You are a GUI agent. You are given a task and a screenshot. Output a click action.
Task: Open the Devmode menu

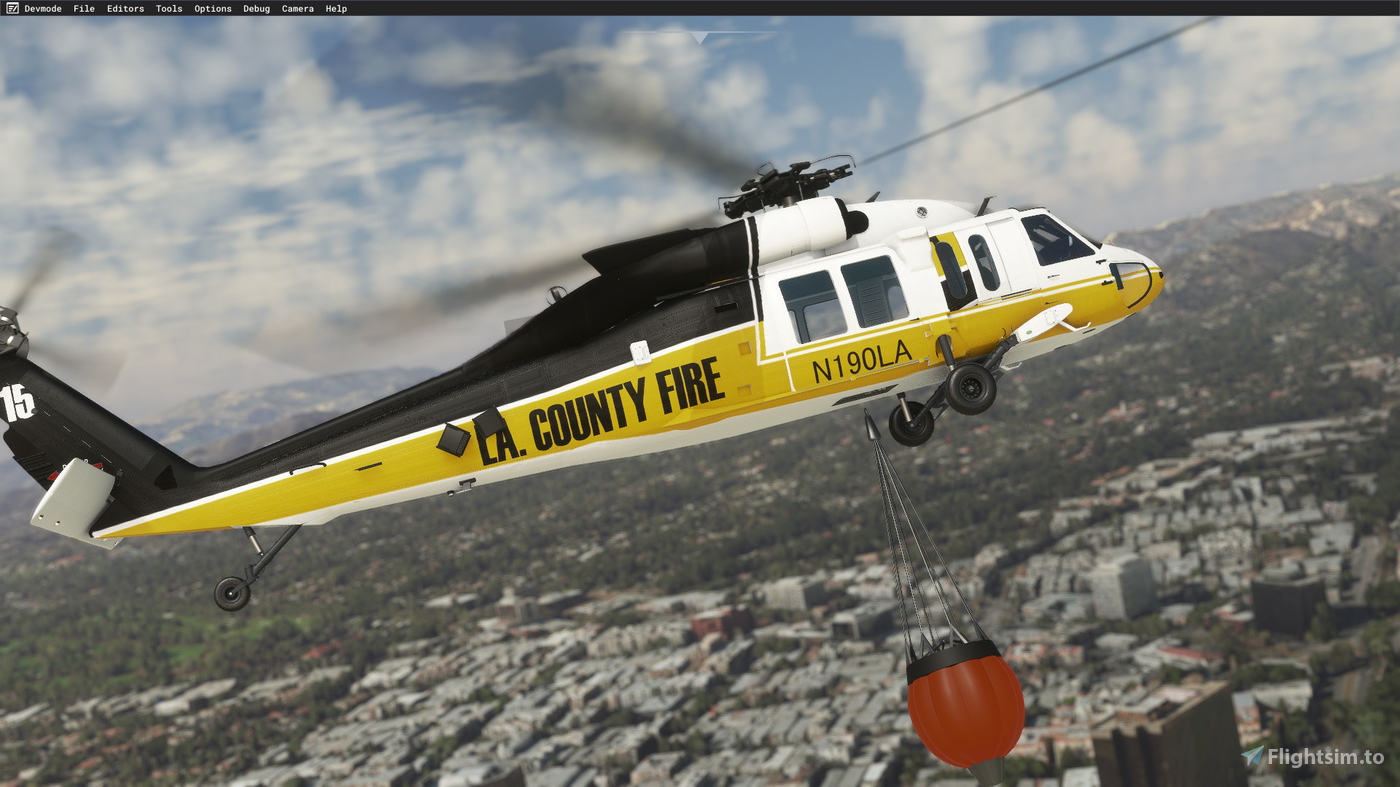[x=44, y=8]
